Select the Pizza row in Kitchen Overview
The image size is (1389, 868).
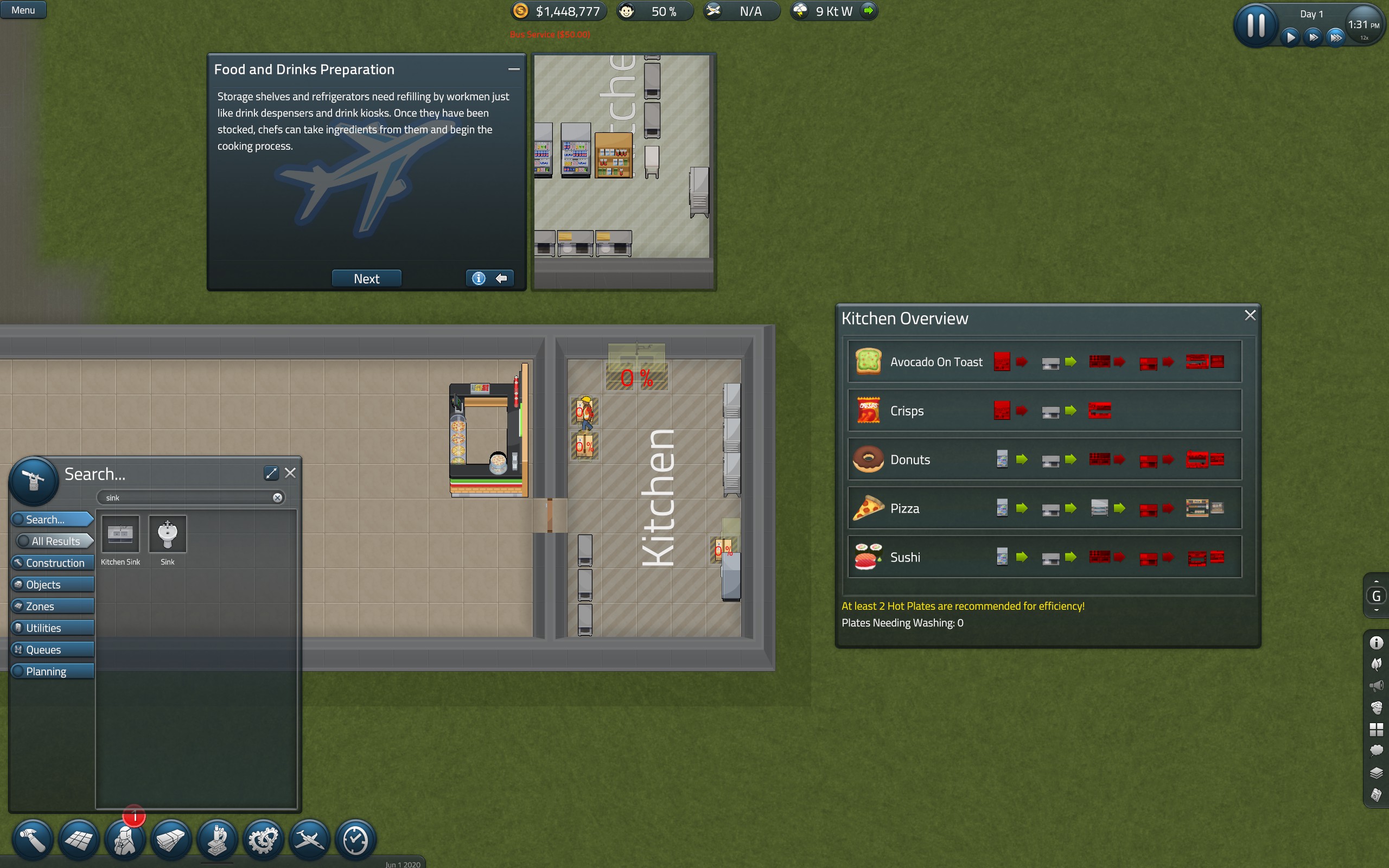tap(1044, 508)
